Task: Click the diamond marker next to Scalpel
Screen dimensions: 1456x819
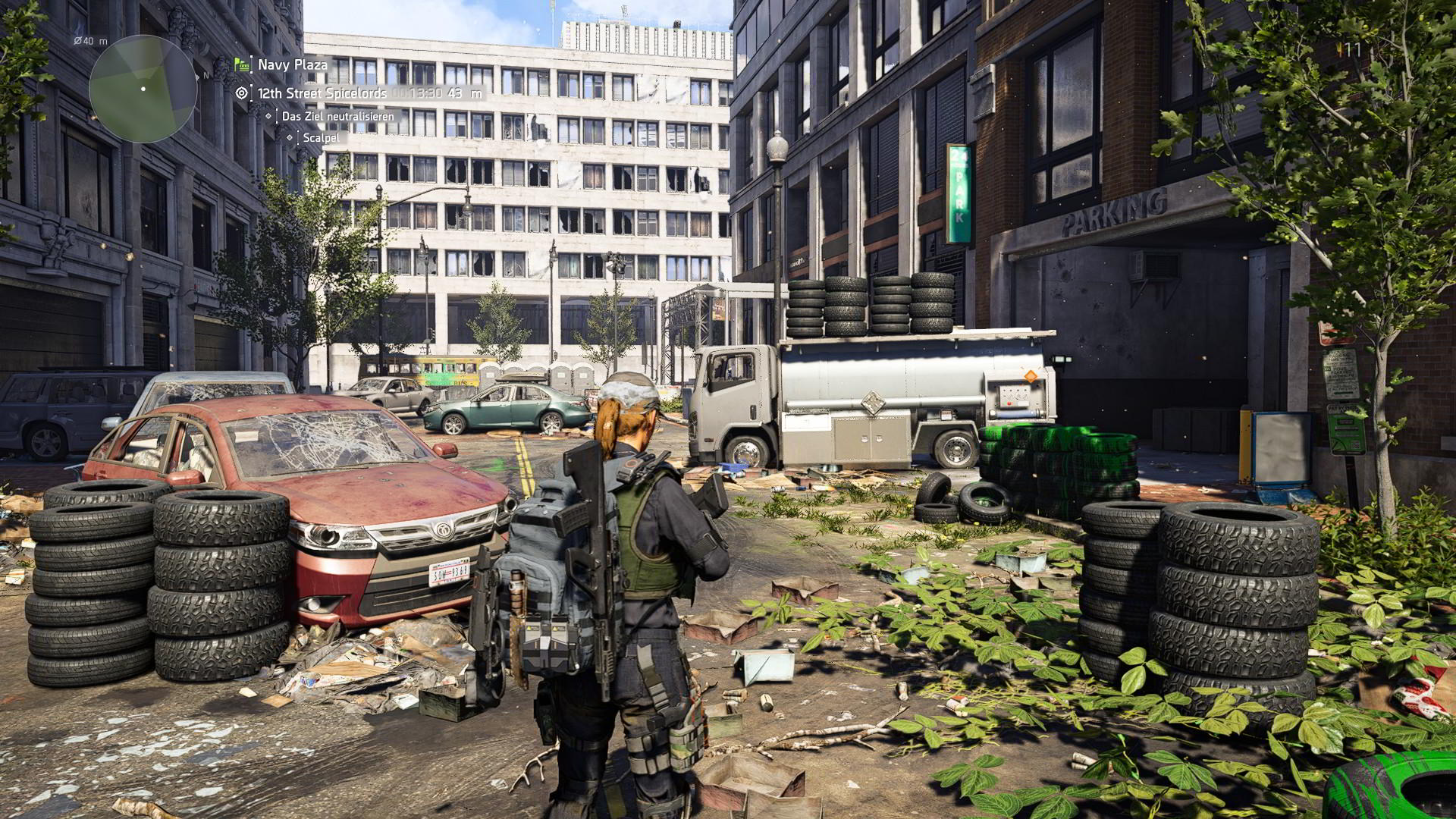Action: tap(290, 138)
